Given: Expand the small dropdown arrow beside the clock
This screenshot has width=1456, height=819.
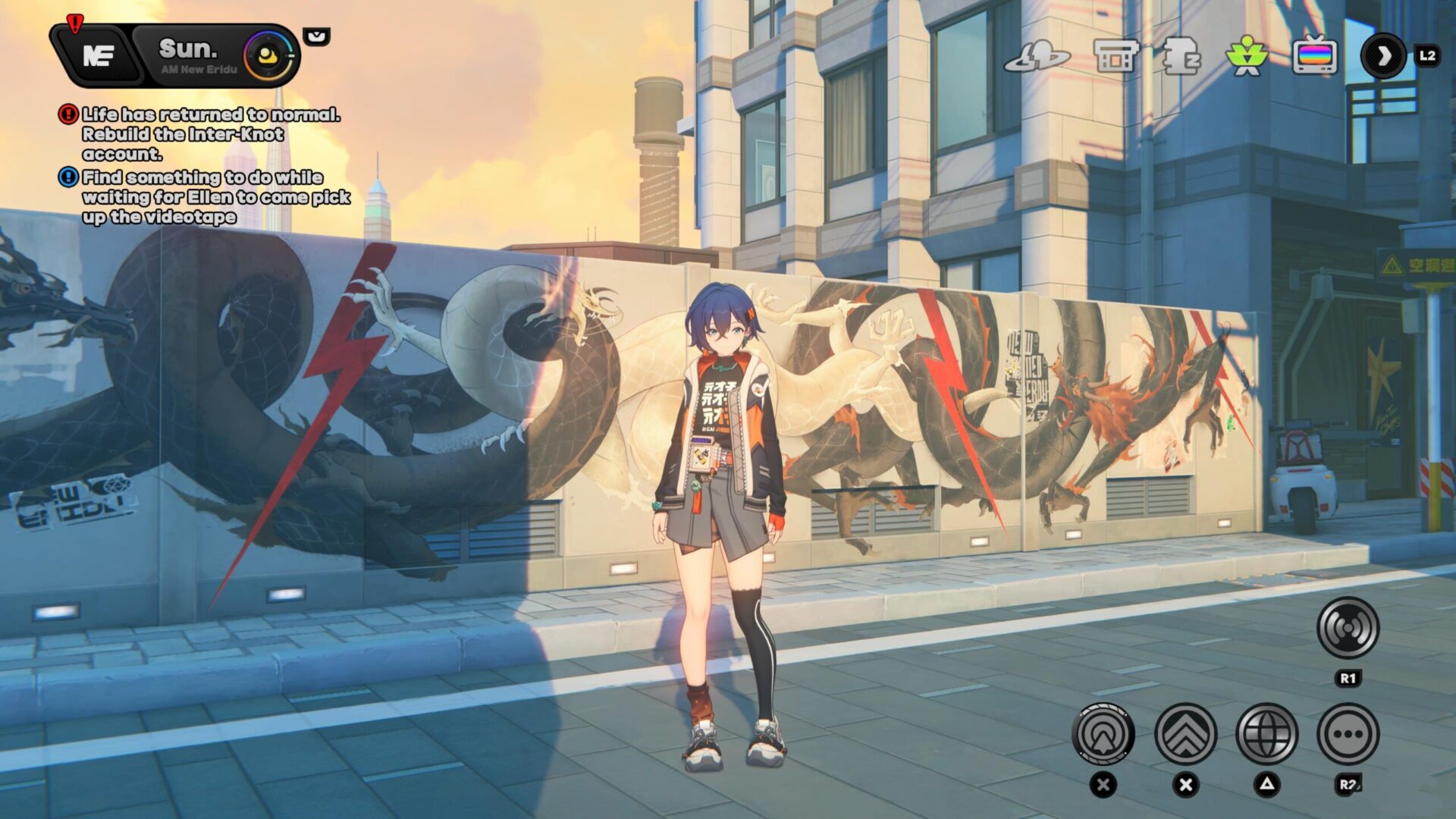Looking at the screenshot, I should coord(316,36).
